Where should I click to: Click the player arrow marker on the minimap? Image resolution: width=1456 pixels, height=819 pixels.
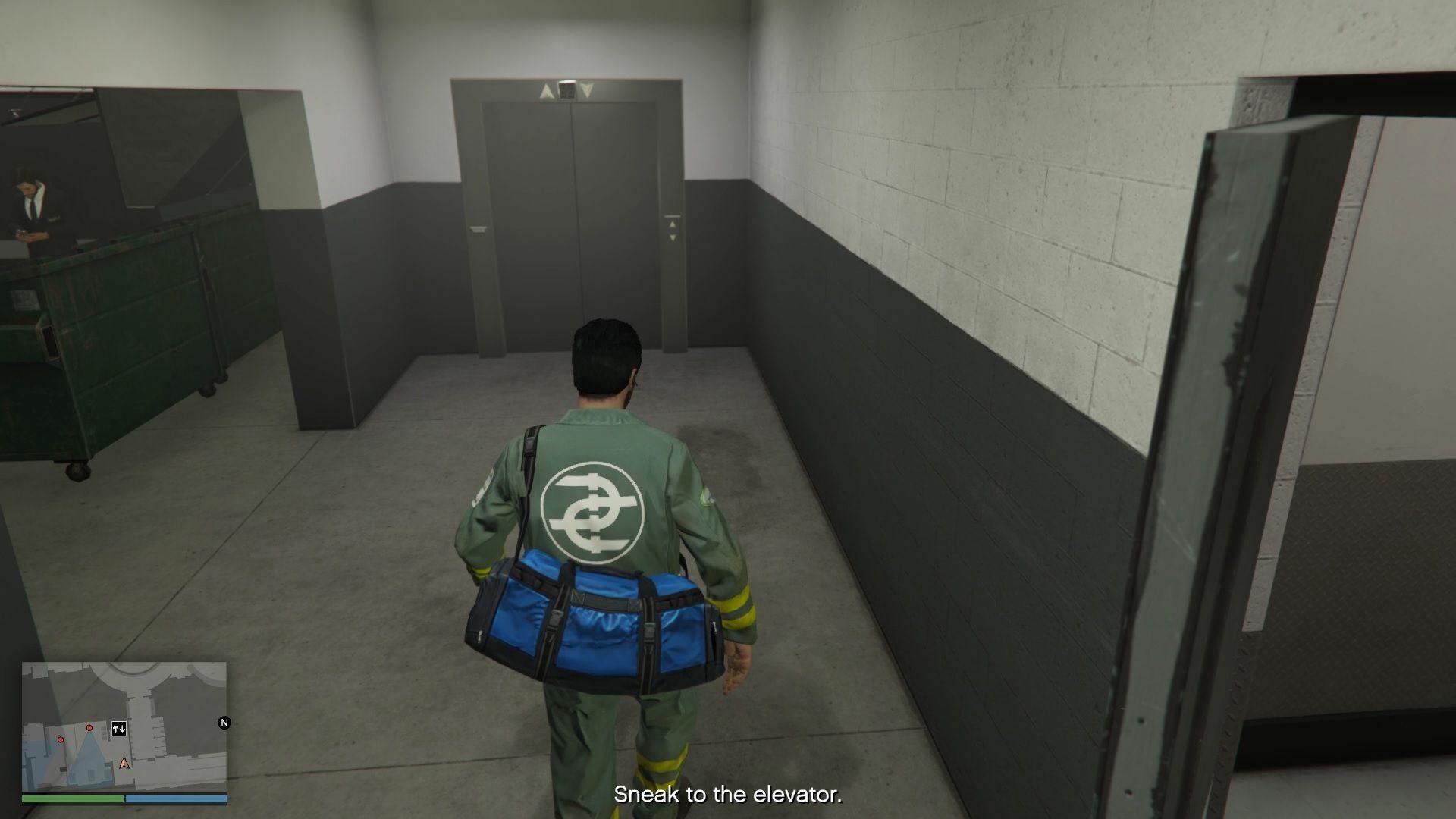(124, 764)
